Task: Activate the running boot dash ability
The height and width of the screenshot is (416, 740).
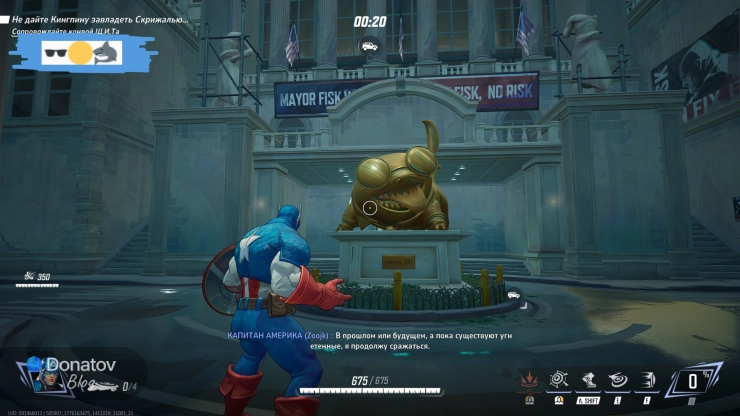Action: (x=588, y=380)
